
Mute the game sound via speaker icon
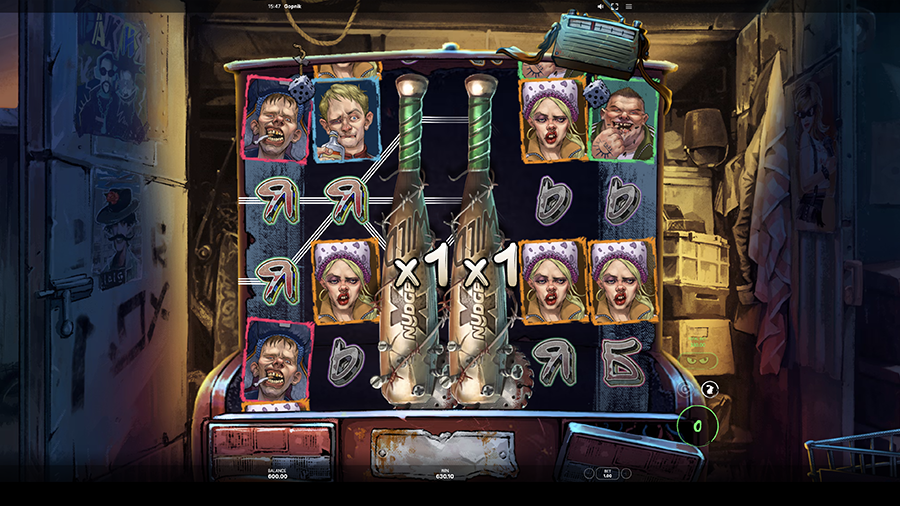coord(600,6)
